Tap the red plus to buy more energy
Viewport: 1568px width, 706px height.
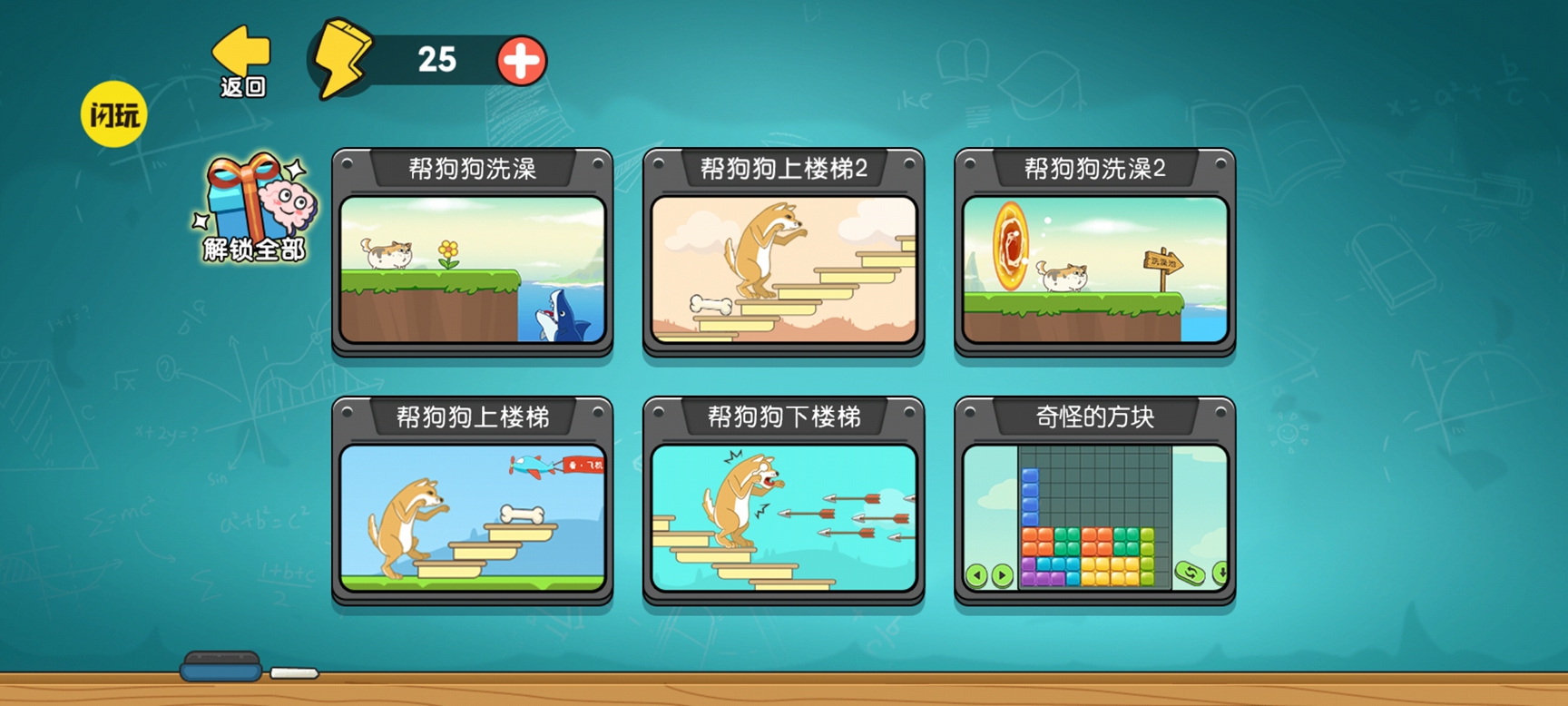(522, 61)
